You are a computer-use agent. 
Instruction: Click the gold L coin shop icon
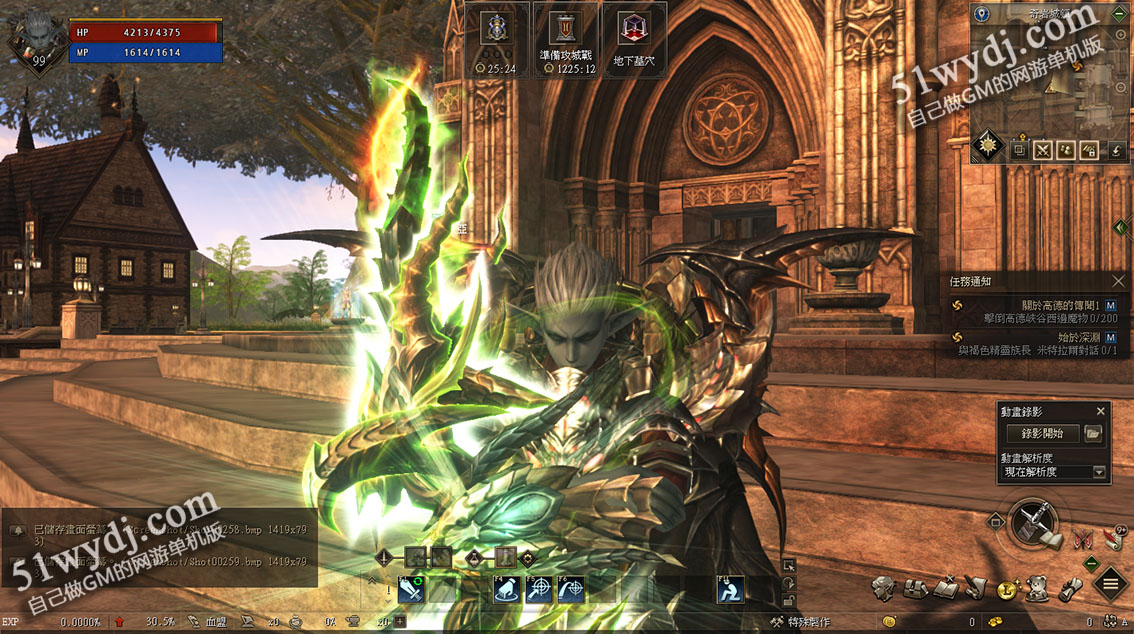[x=1007, y=589]
